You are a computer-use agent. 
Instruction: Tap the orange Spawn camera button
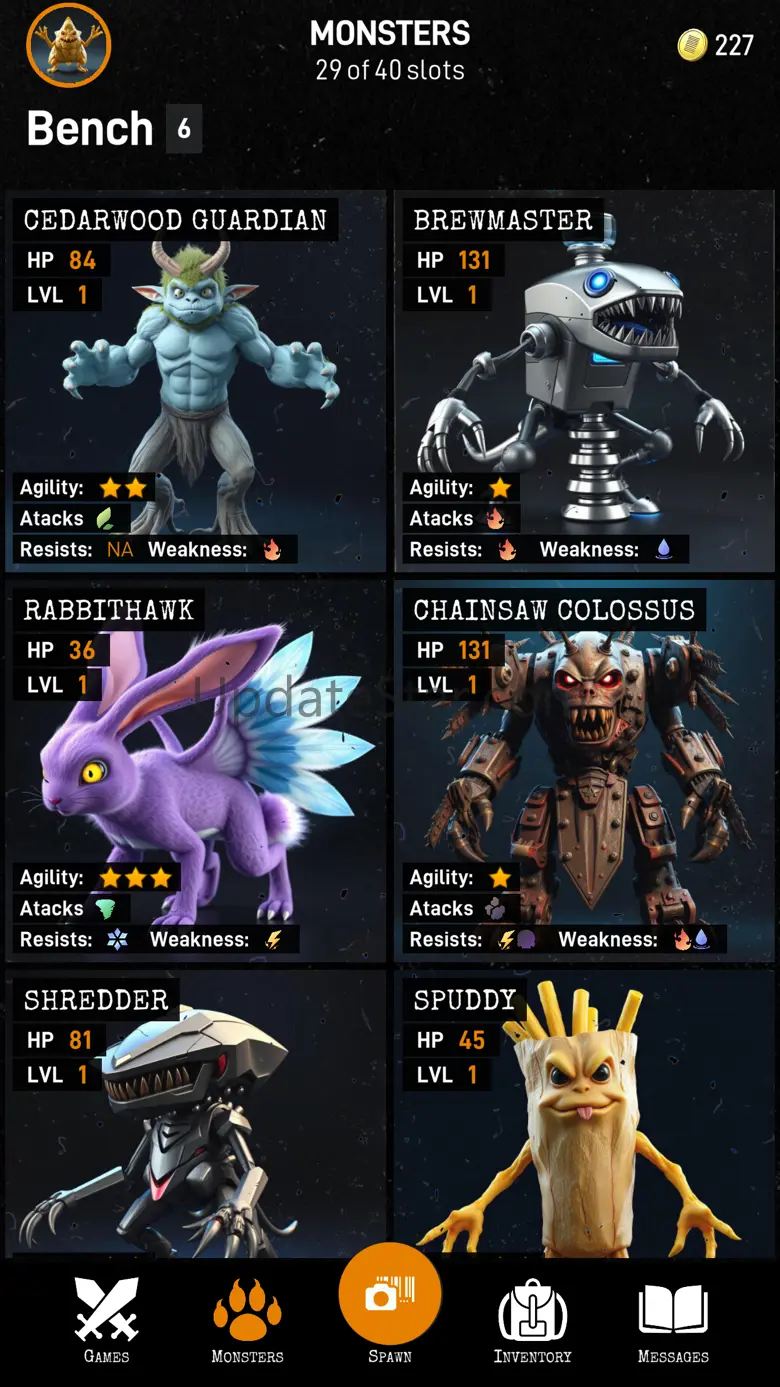(390, 1296)
